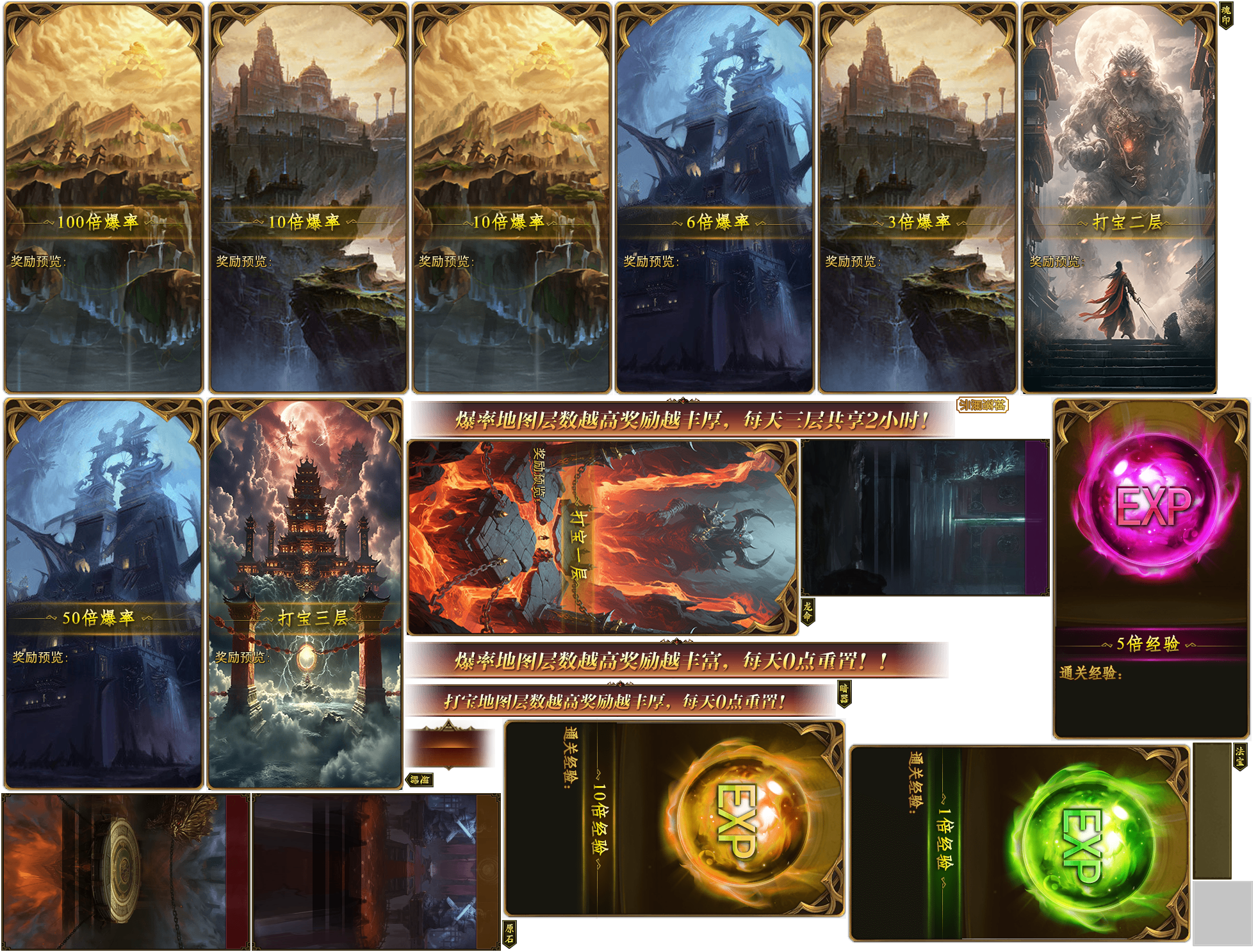Open the 掉落展示 label button
This screenshot has height=952, width=1258.
982,405
